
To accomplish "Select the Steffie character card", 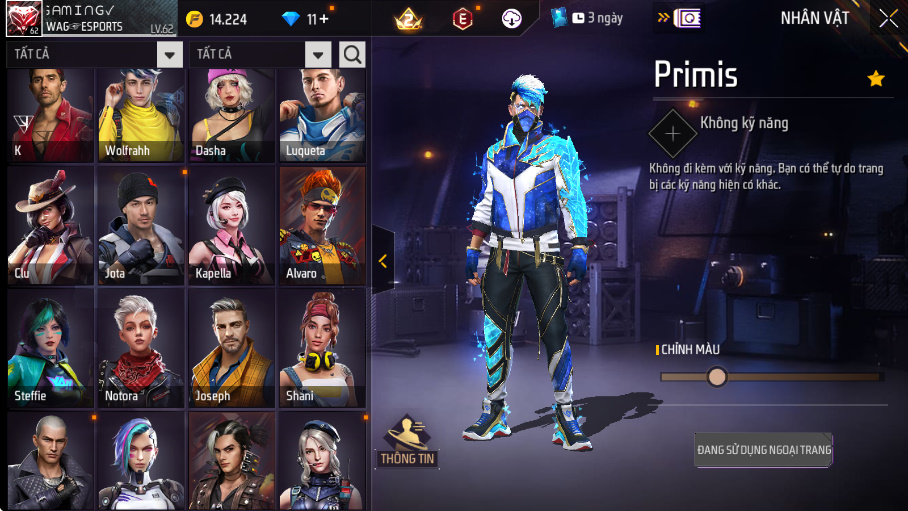I will (x=50, y=348).
